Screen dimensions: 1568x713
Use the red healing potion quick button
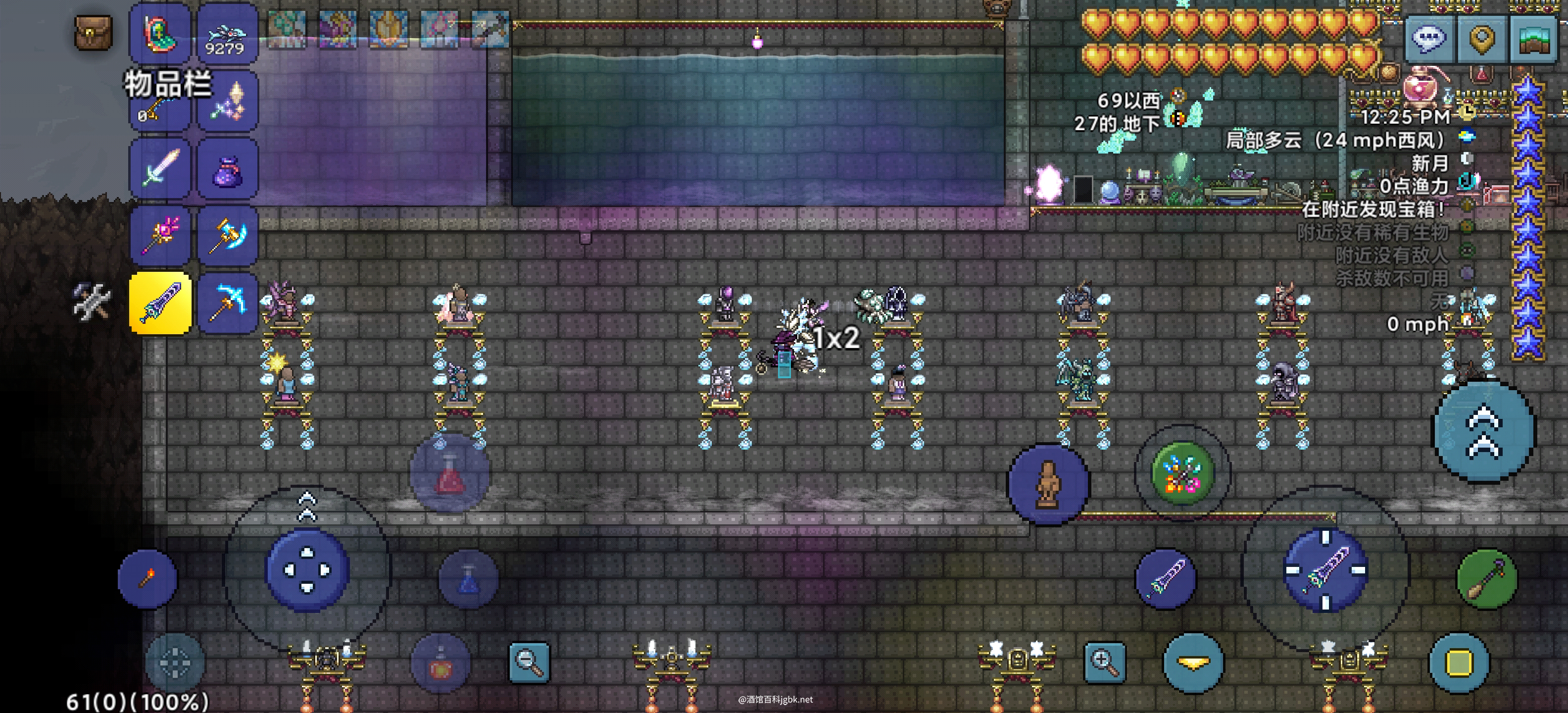(x=450, y=474)
